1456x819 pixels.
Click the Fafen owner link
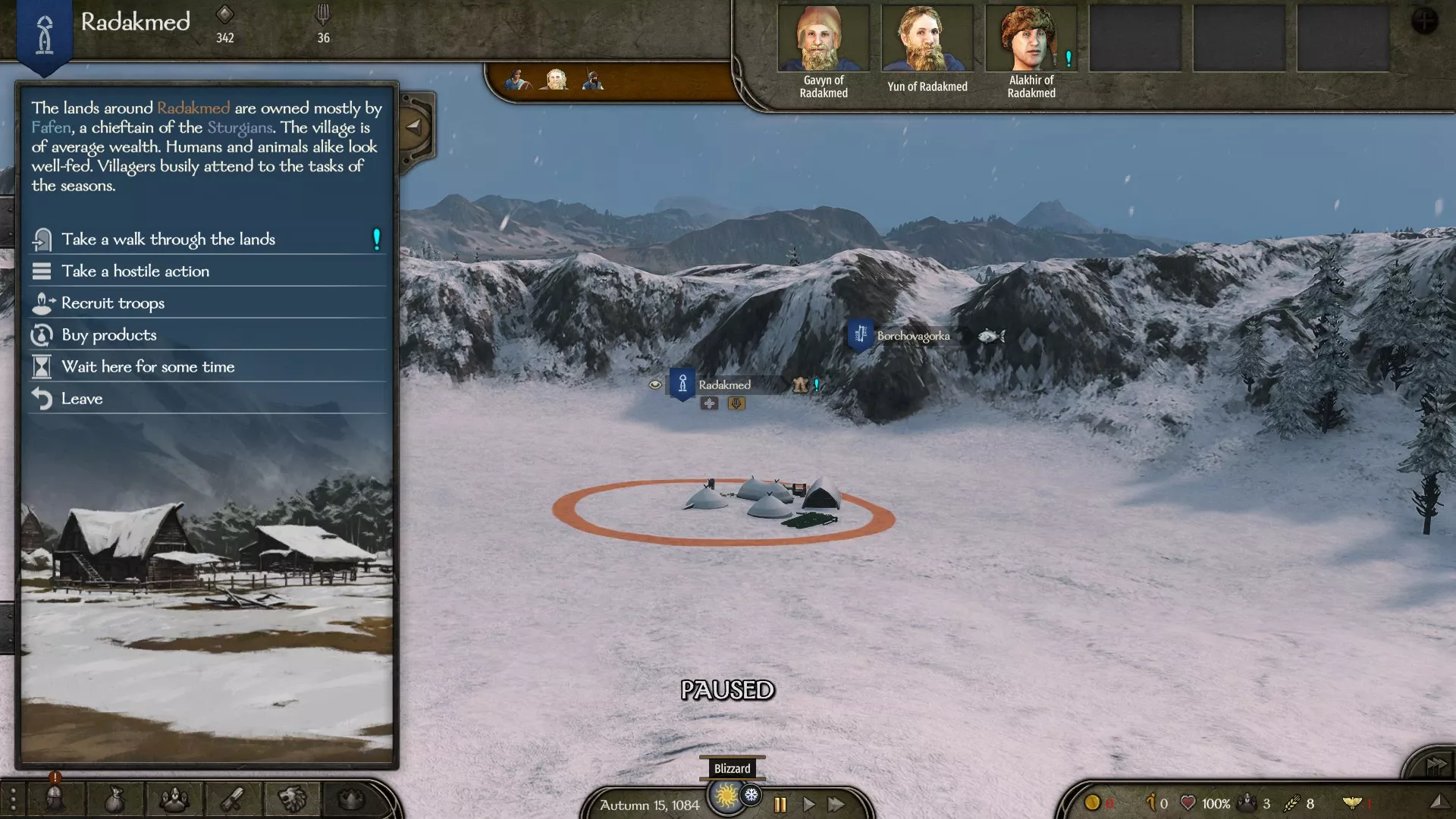tap(51, 127)
